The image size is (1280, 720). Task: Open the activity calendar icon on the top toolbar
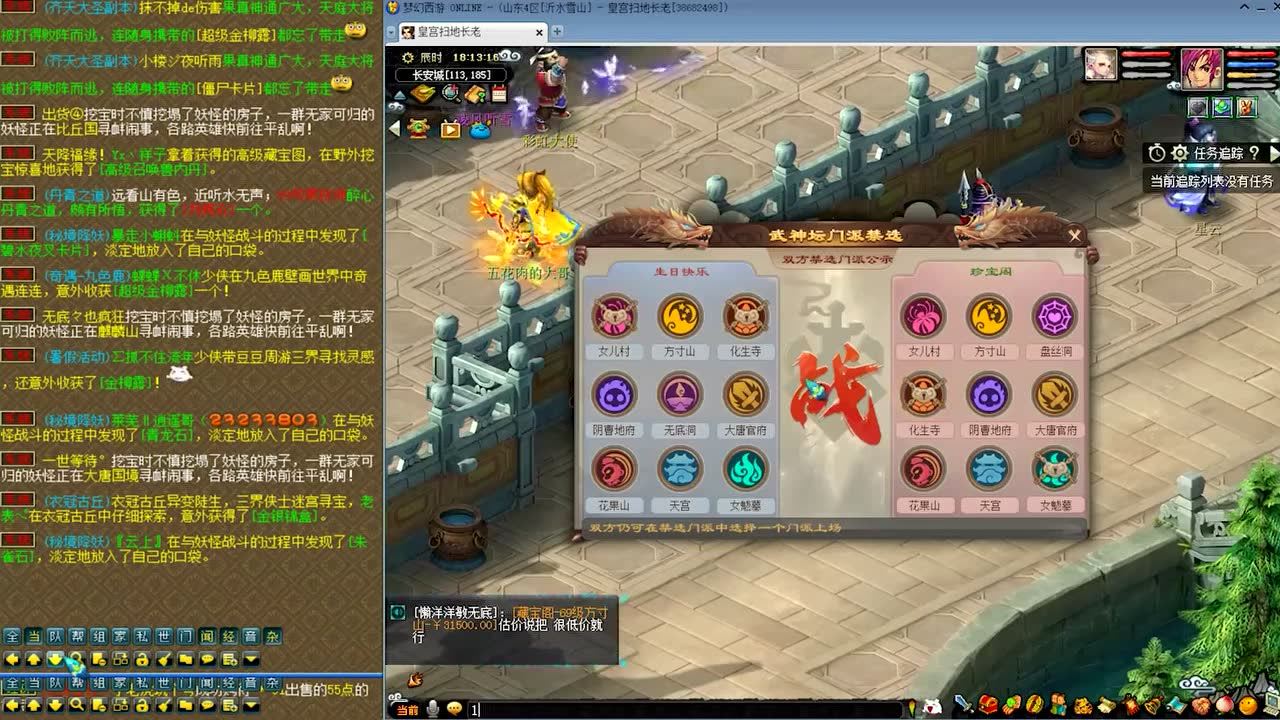click(x=499, y=93)
